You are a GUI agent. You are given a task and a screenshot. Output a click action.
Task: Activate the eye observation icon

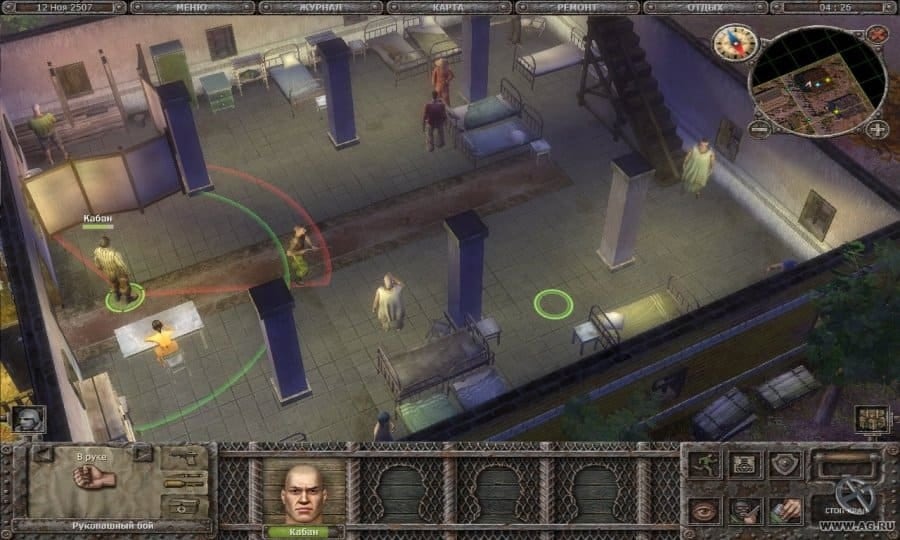[x=704, y=510]
